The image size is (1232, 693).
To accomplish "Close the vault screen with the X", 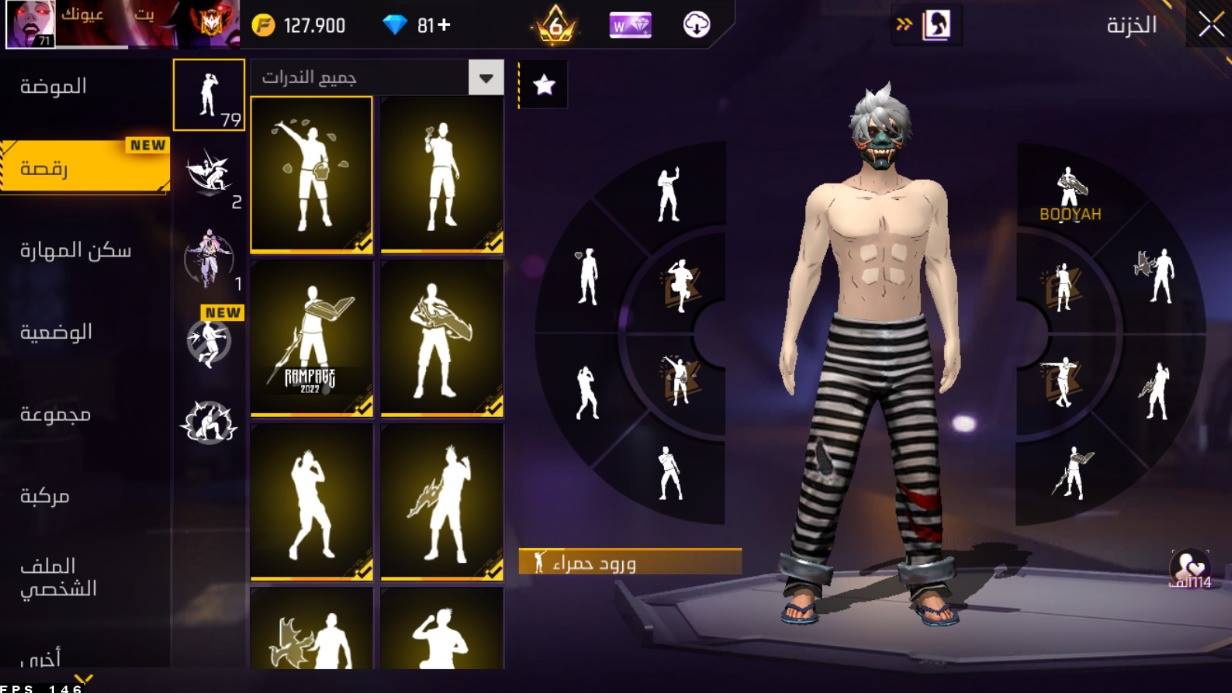I will 1210,26.
